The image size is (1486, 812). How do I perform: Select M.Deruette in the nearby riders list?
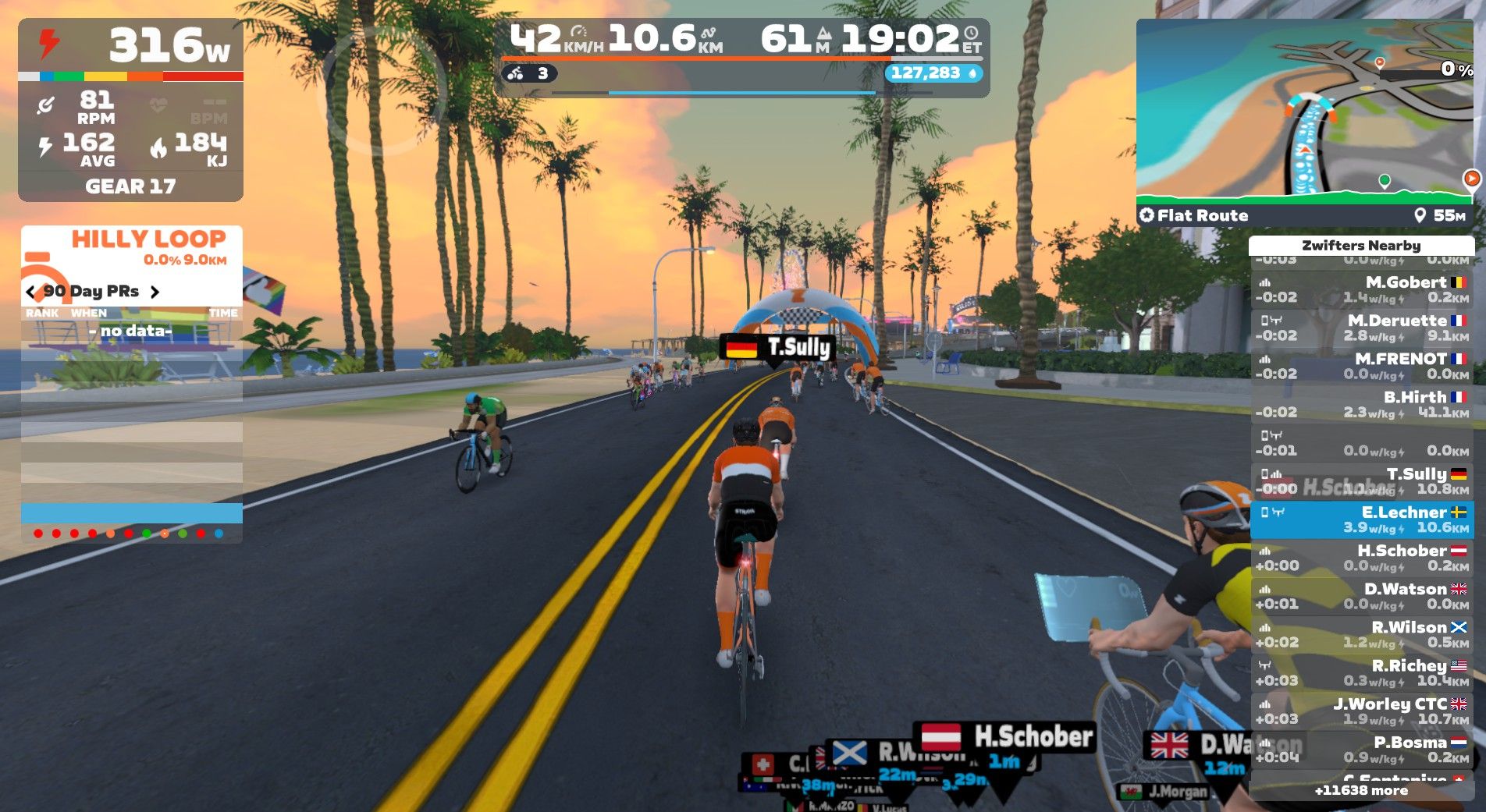coord(1361,328)
